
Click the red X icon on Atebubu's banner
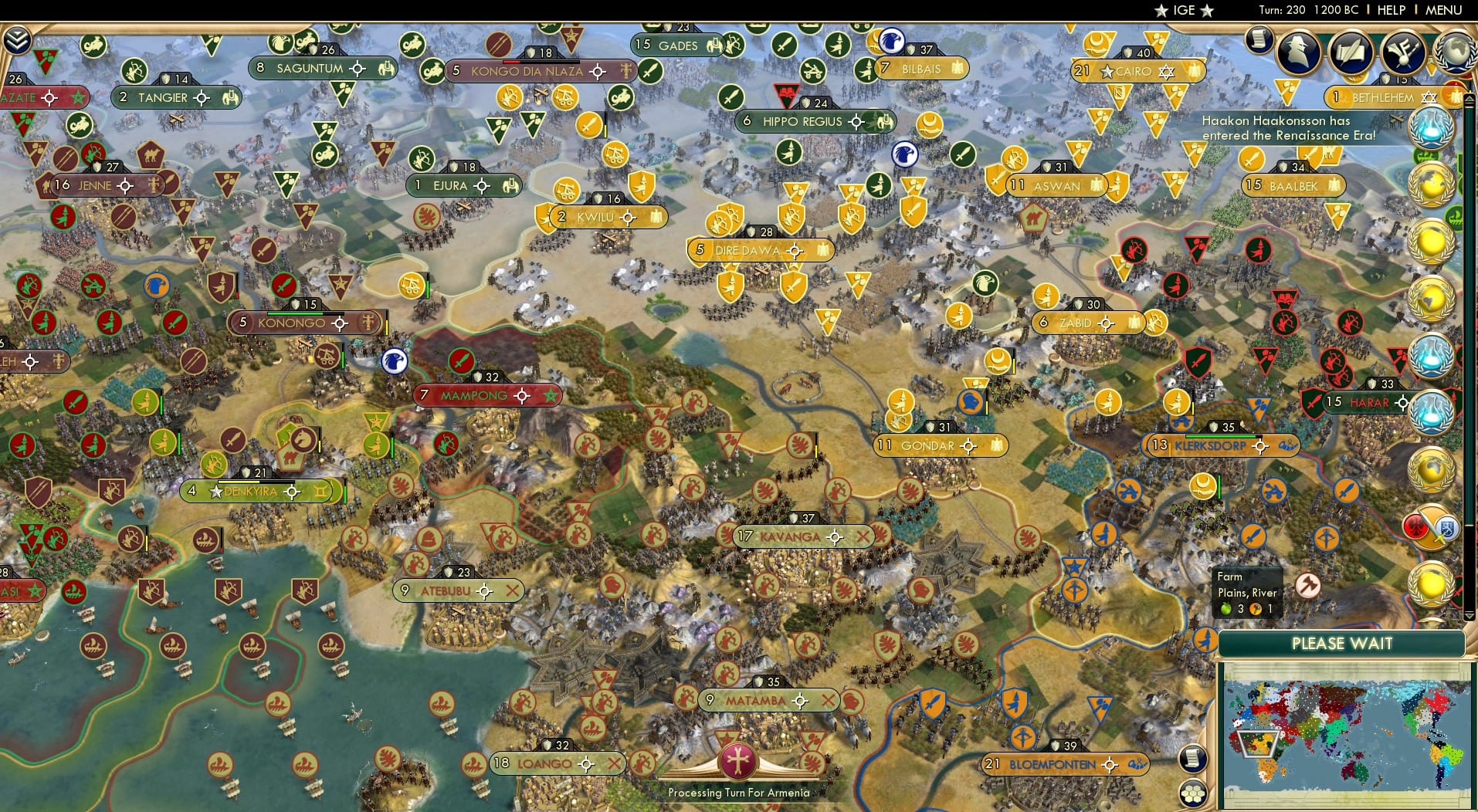[514, 590]
